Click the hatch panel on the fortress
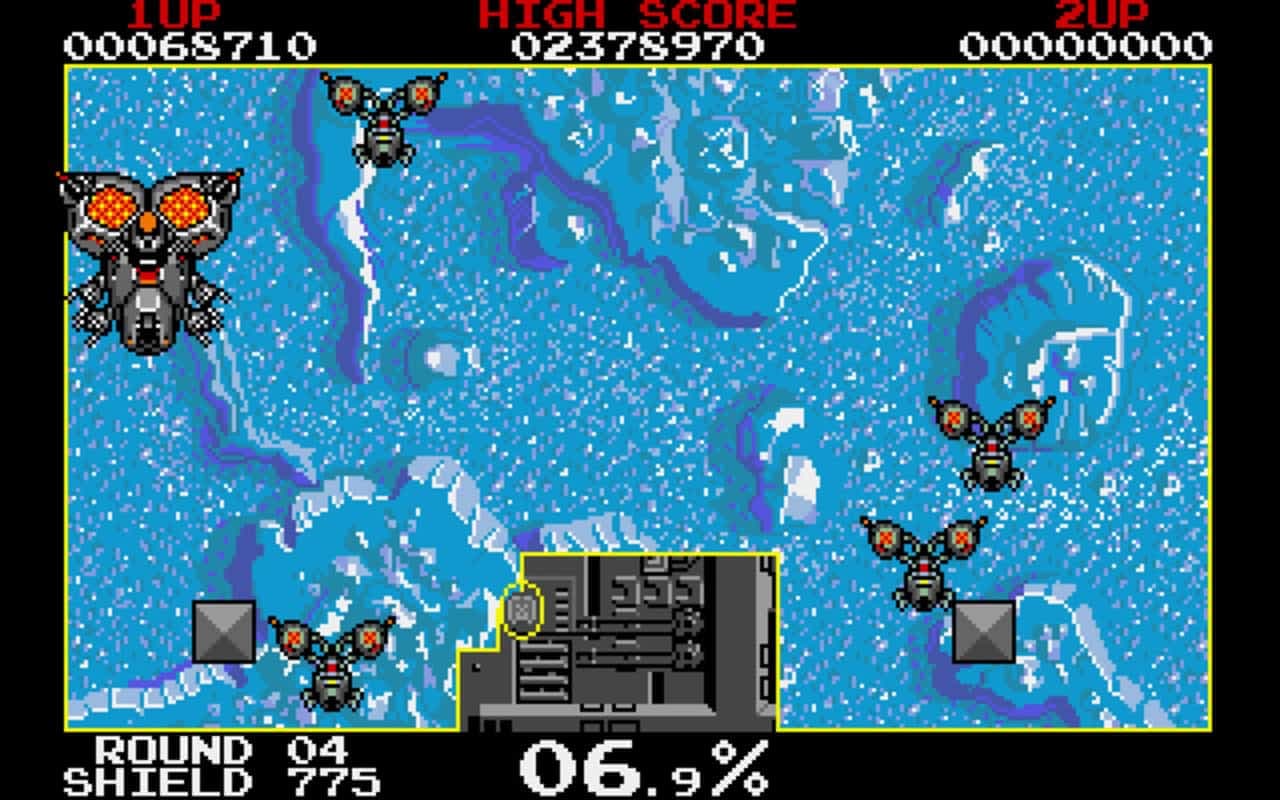The image size is (1280, 800). pos(545,670)
